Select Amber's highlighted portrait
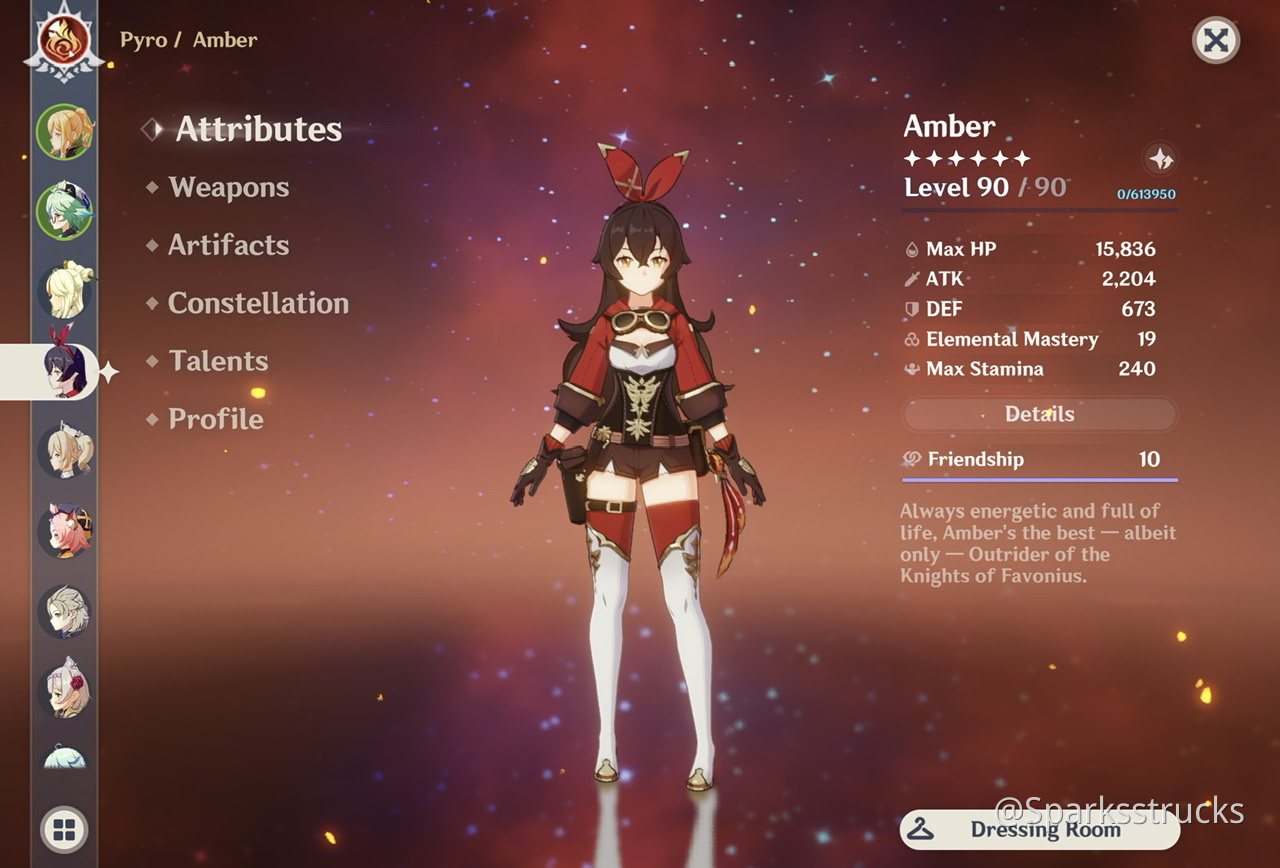 pyautogui.click(x=65, y=371)
